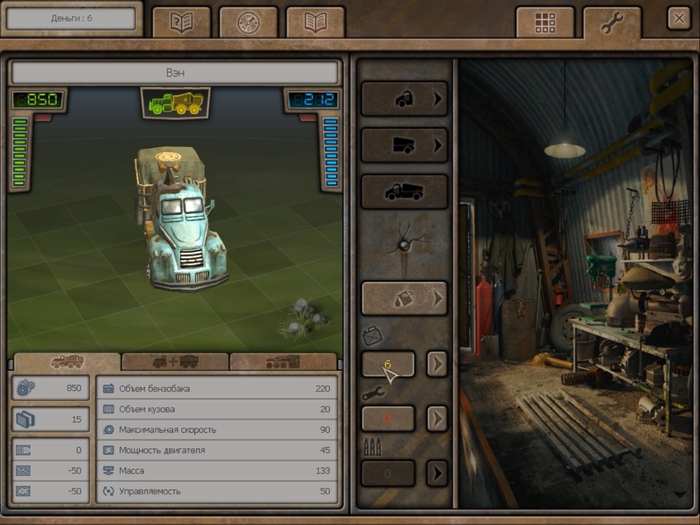Click the red repair cost button
Image resolution: width=700 pixels, height=525 pixels.
point(388,418)
